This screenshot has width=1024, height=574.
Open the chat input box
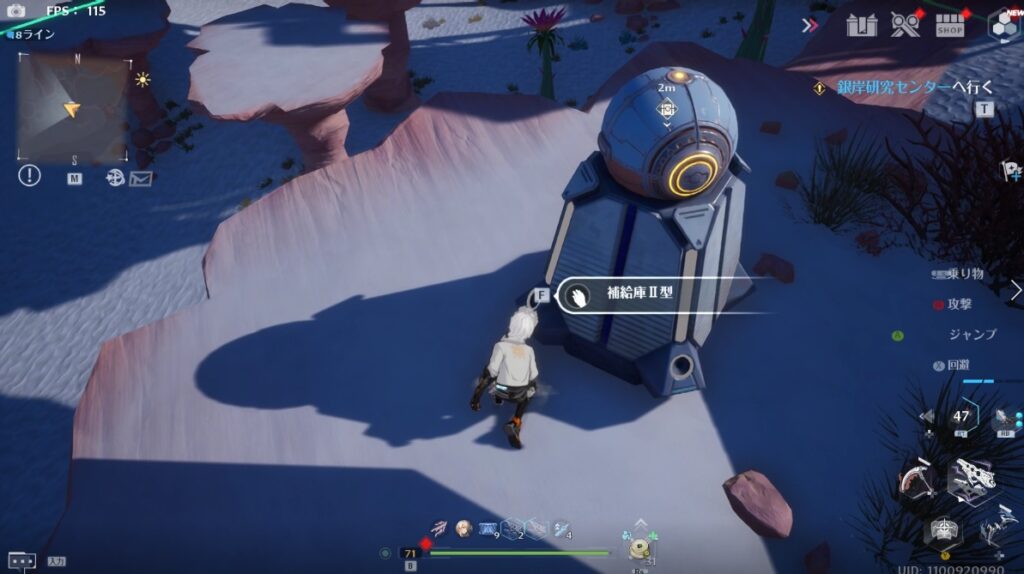23,561
